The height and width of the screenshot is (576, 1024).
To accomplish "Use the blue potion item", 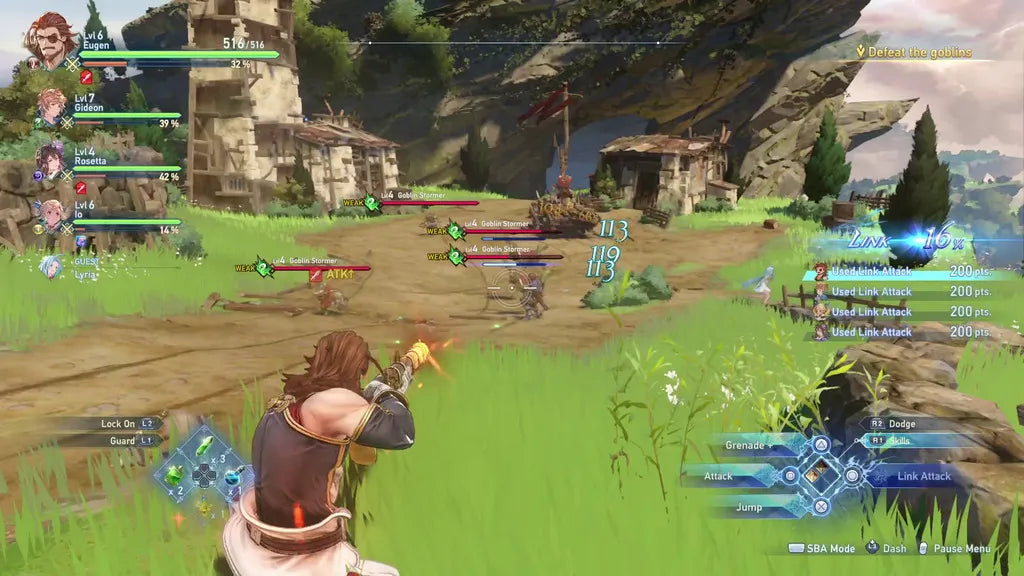I will pyautogui.click(x=233, y=474).
